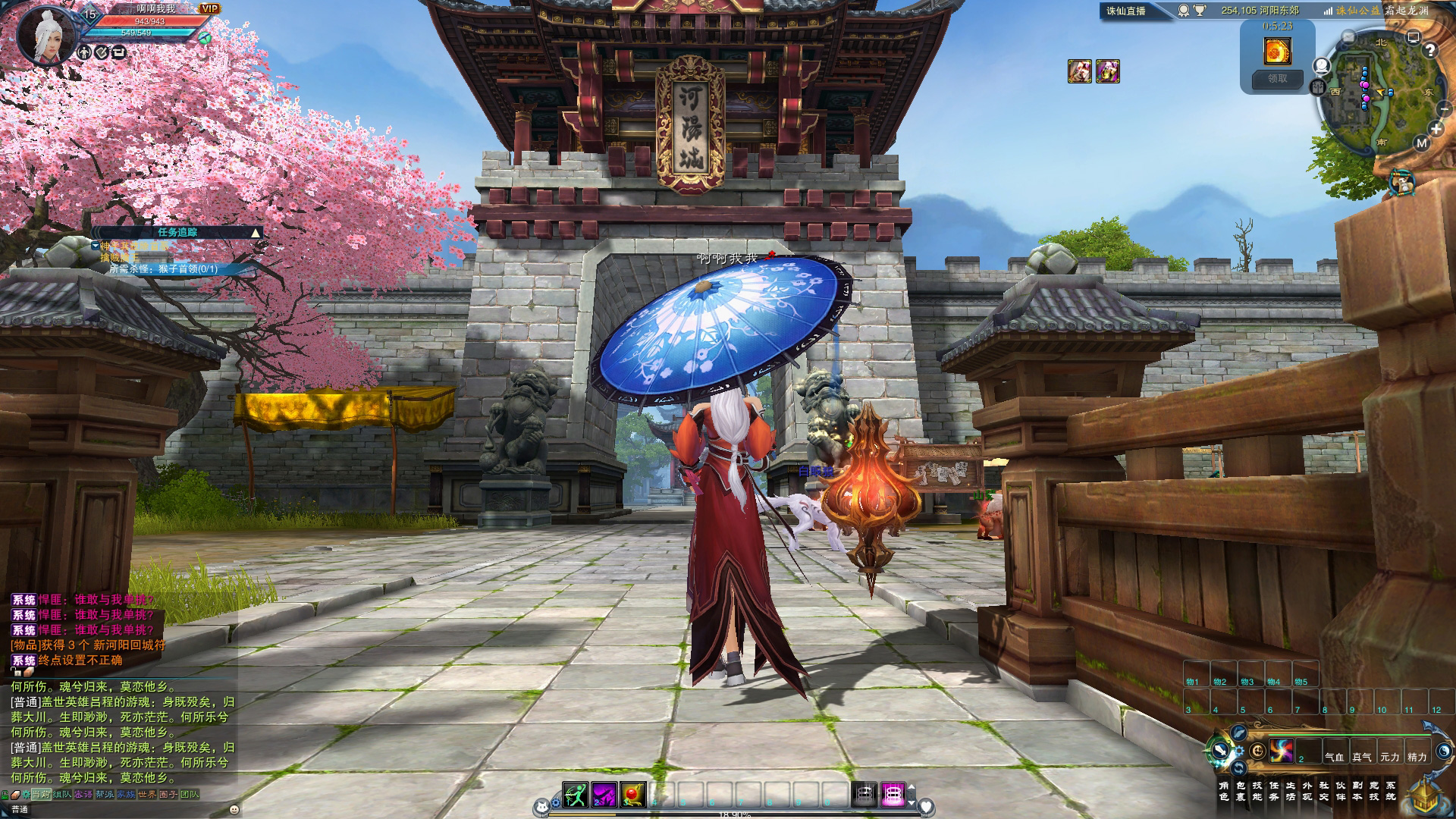Screen dimensions: 1456x819
Task: Activate the green running figure skill
Action: [575, 795]
